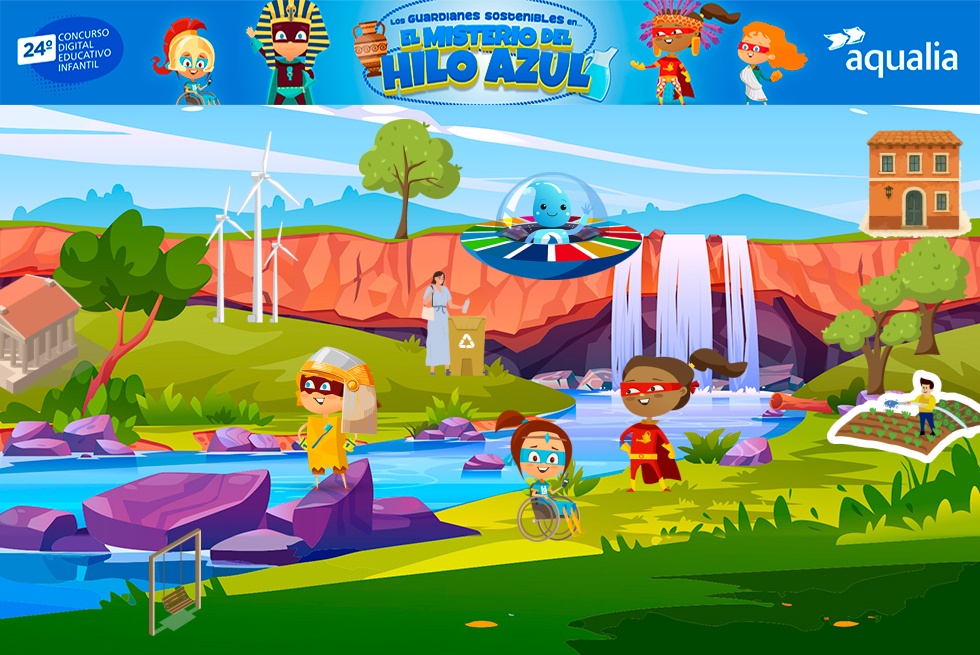
Task: Open the orange house on the cliff
Action: [914, 181]
